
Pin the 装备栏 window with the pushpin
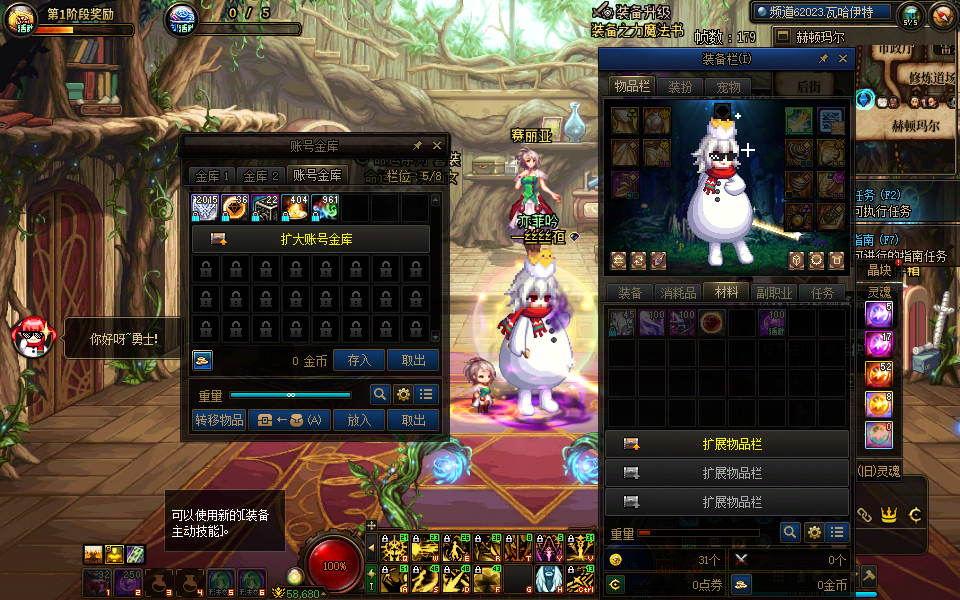pyautogui.click(x=823, y=59)
